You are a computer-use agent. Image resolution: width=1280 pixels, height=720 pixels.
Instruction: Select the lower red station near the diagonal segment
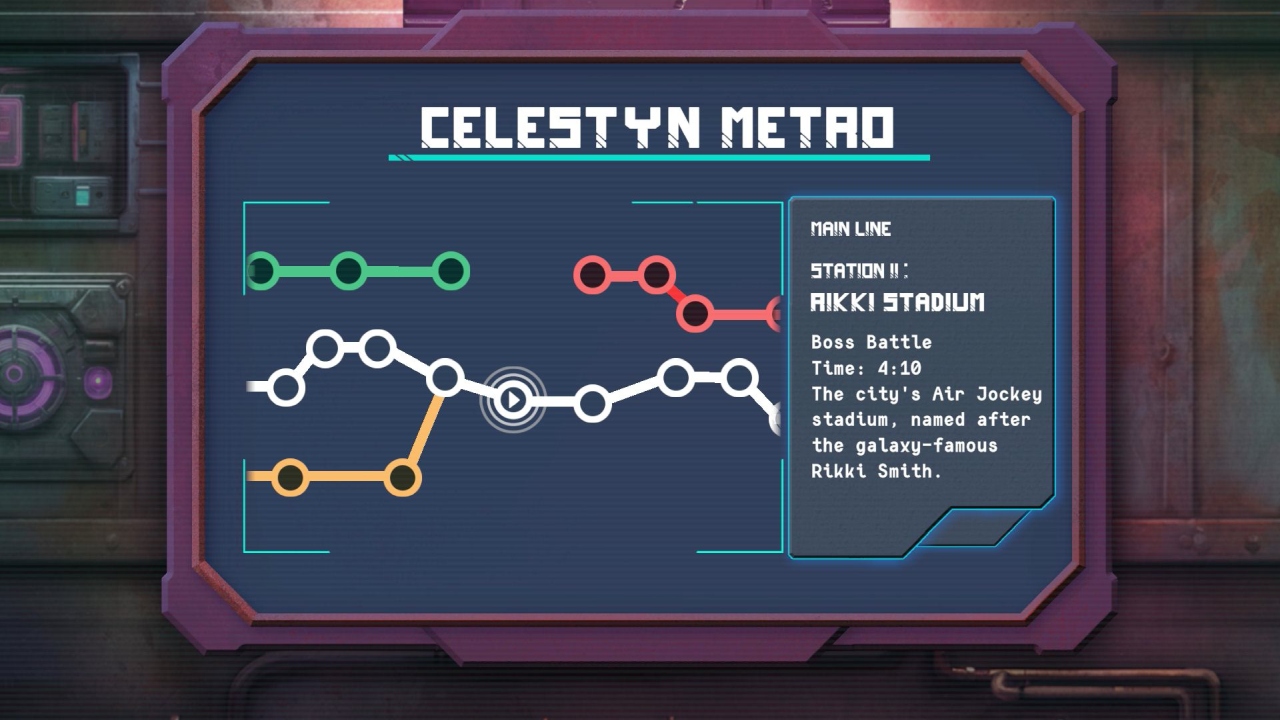(693, 312)
